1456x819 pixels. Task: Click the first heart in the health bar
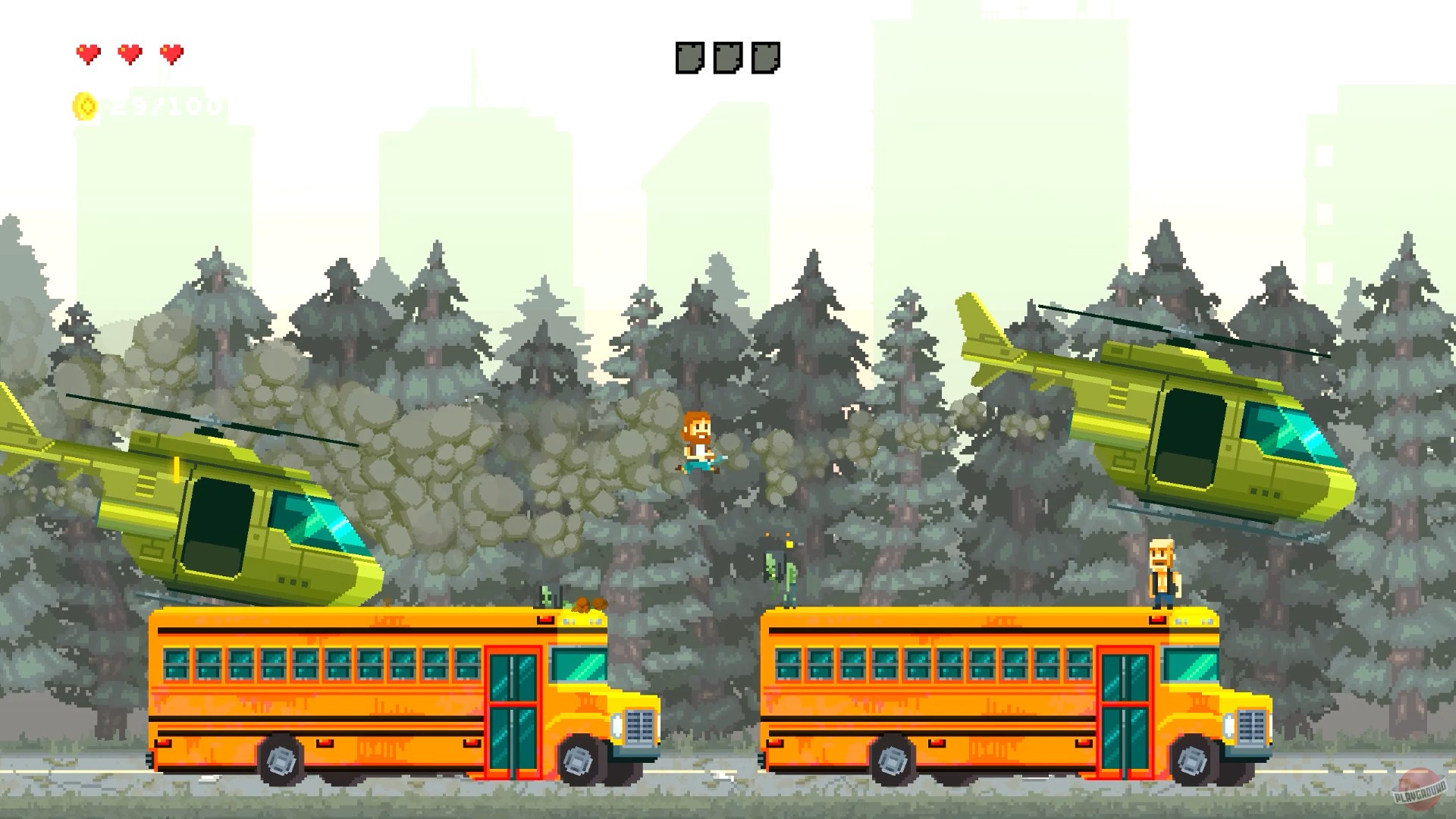click(88, 54)
